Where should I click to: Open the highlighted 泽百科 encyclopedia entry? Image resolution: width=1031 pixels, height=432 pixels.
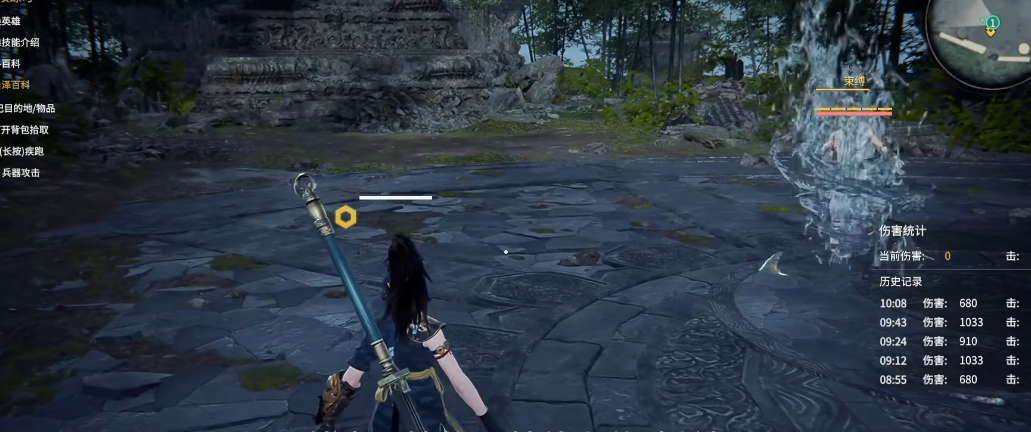point(15,85)
